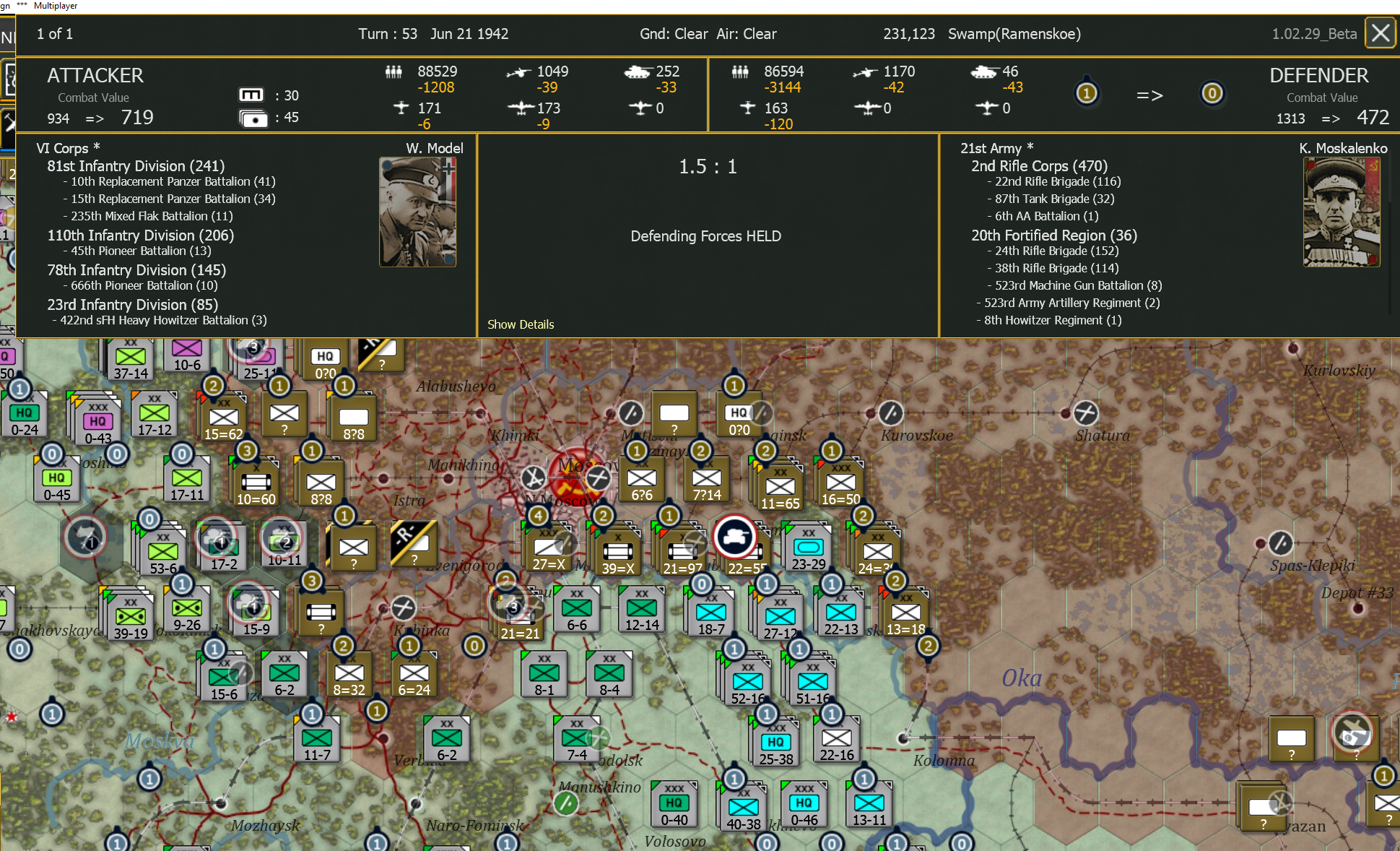
Task: Click the airfield icon near Shatura
Action: (1086, 413)
